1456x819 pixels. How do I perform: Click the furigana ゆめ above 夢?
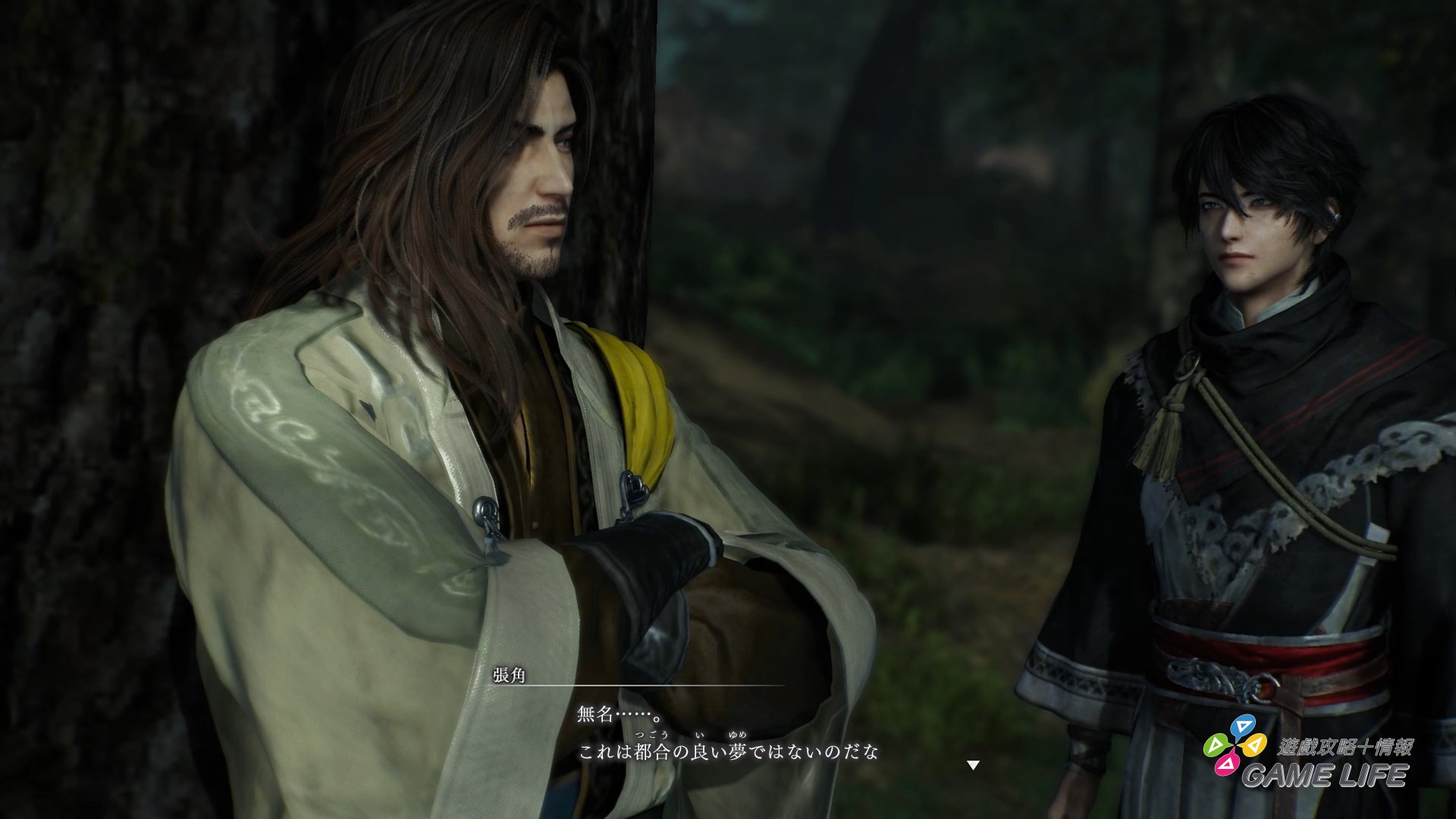click(736, 736)
